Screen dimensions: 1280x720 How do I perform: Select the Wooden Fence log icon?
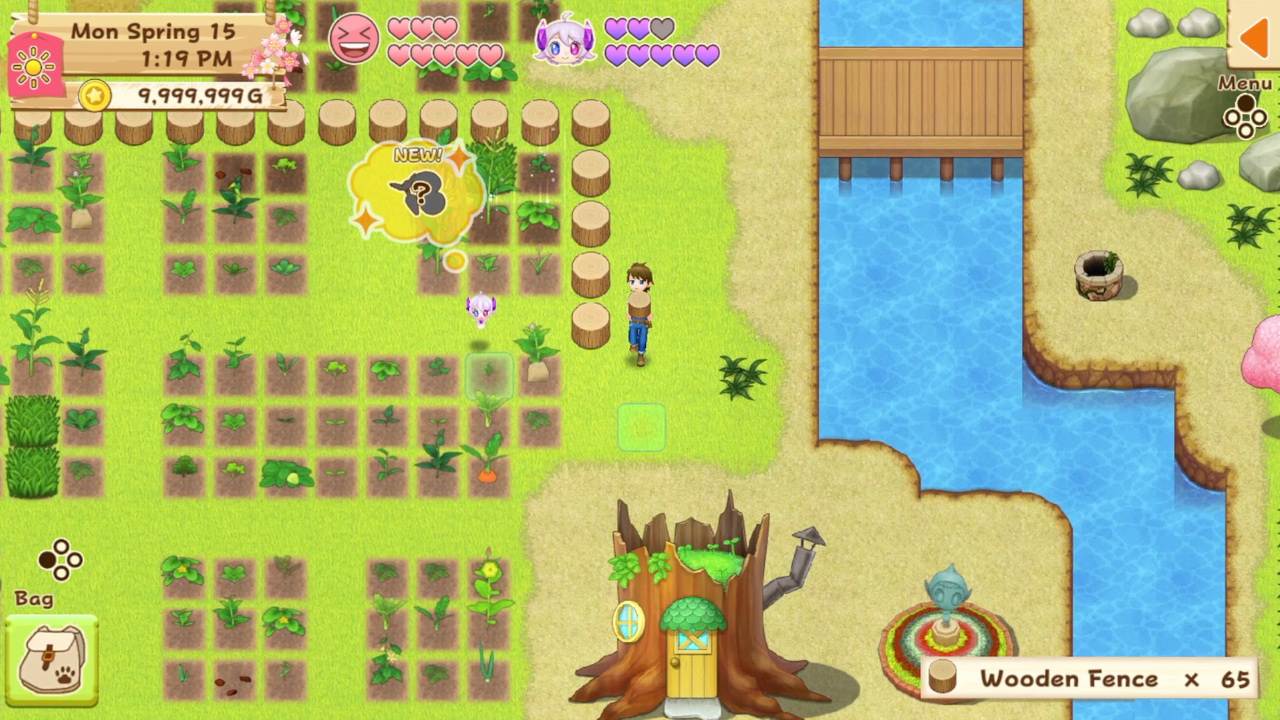coord(942,678)
